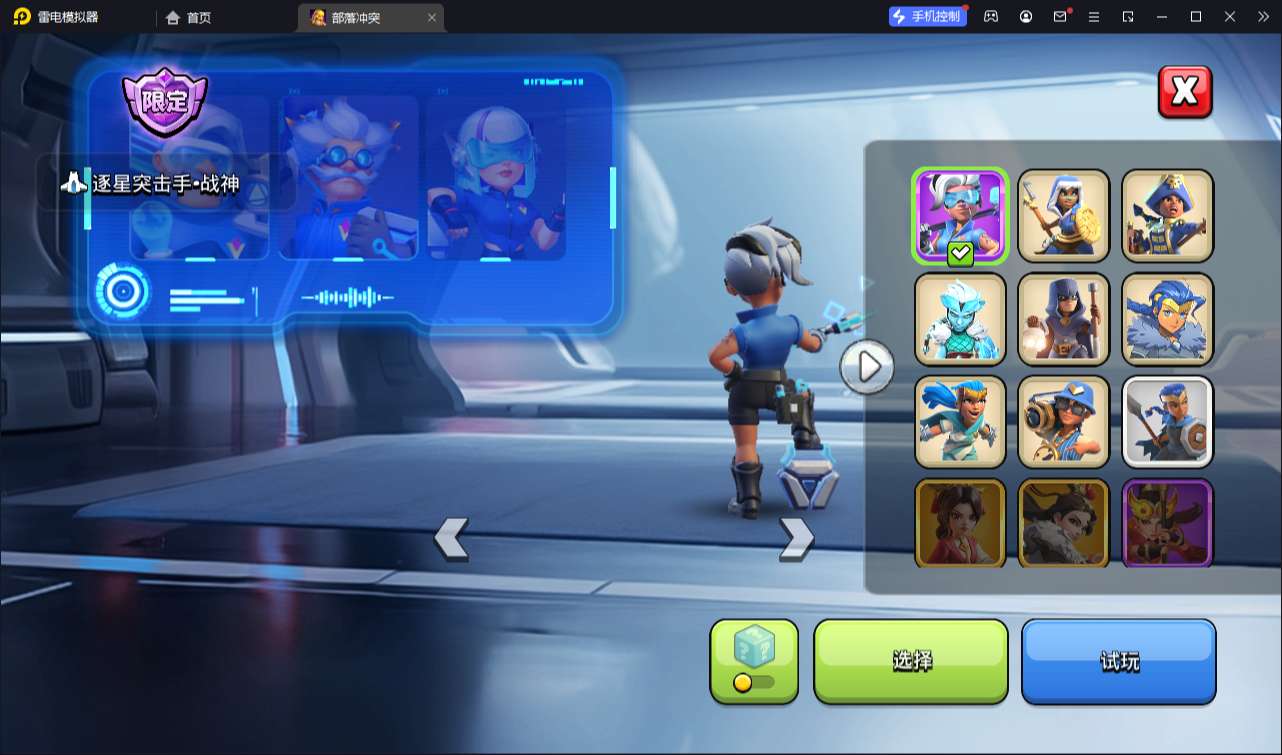Open the 手机控制 phone control button
This screenshot has height=755, width=1282.
[x=927, y=16]
